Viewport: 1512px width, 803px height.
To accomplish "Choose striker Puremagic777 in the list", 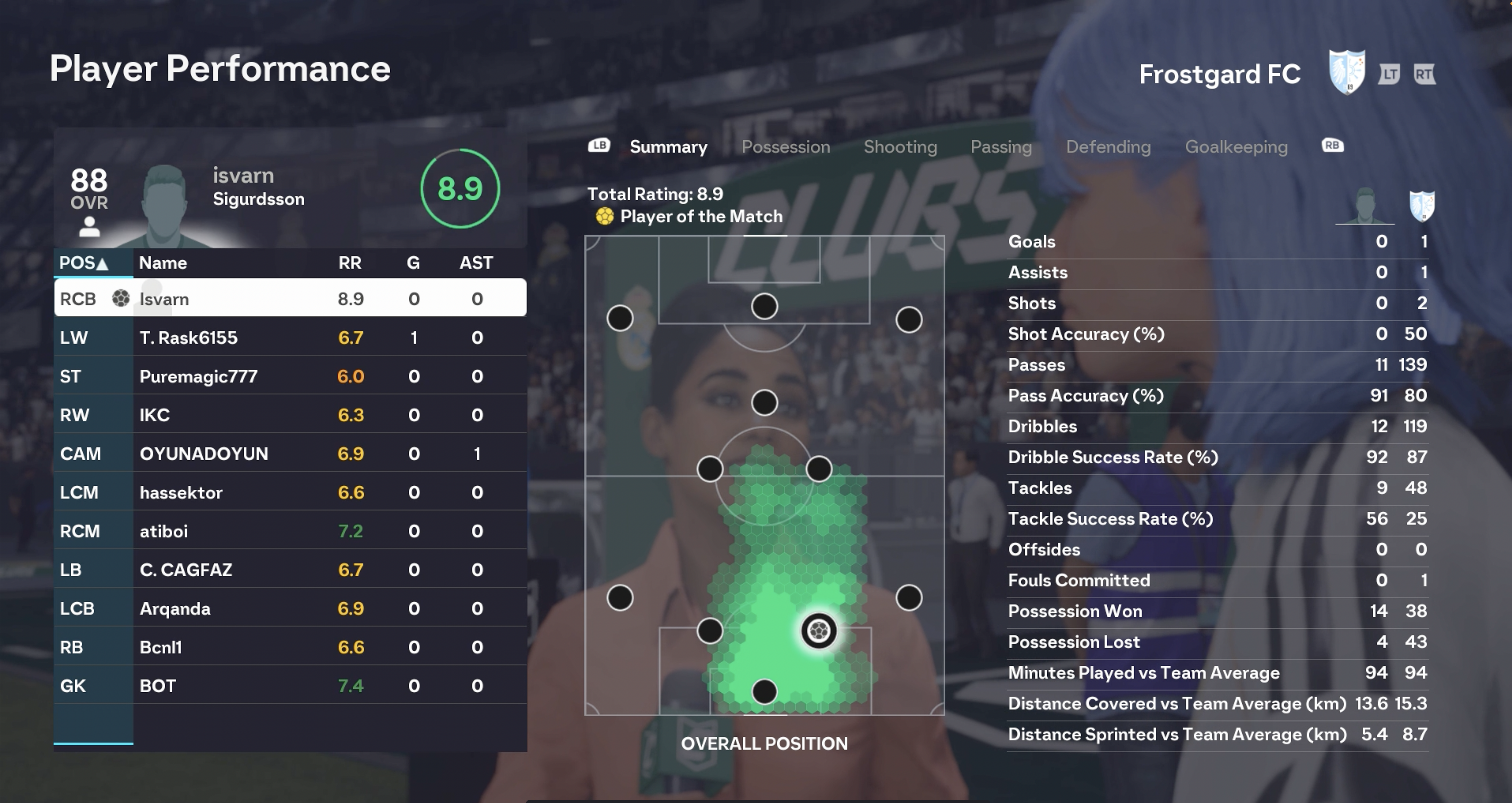I will pos(290,376).
